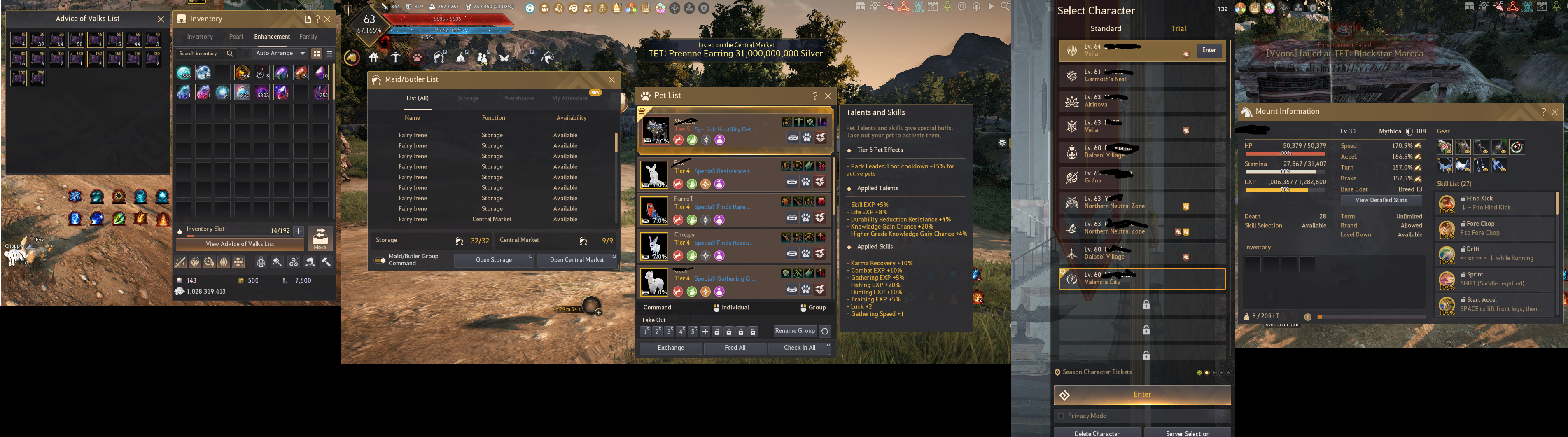Screen dimensions: 1568x437
Task: Type in the Search Inventory field
Action: coord(201,54)
